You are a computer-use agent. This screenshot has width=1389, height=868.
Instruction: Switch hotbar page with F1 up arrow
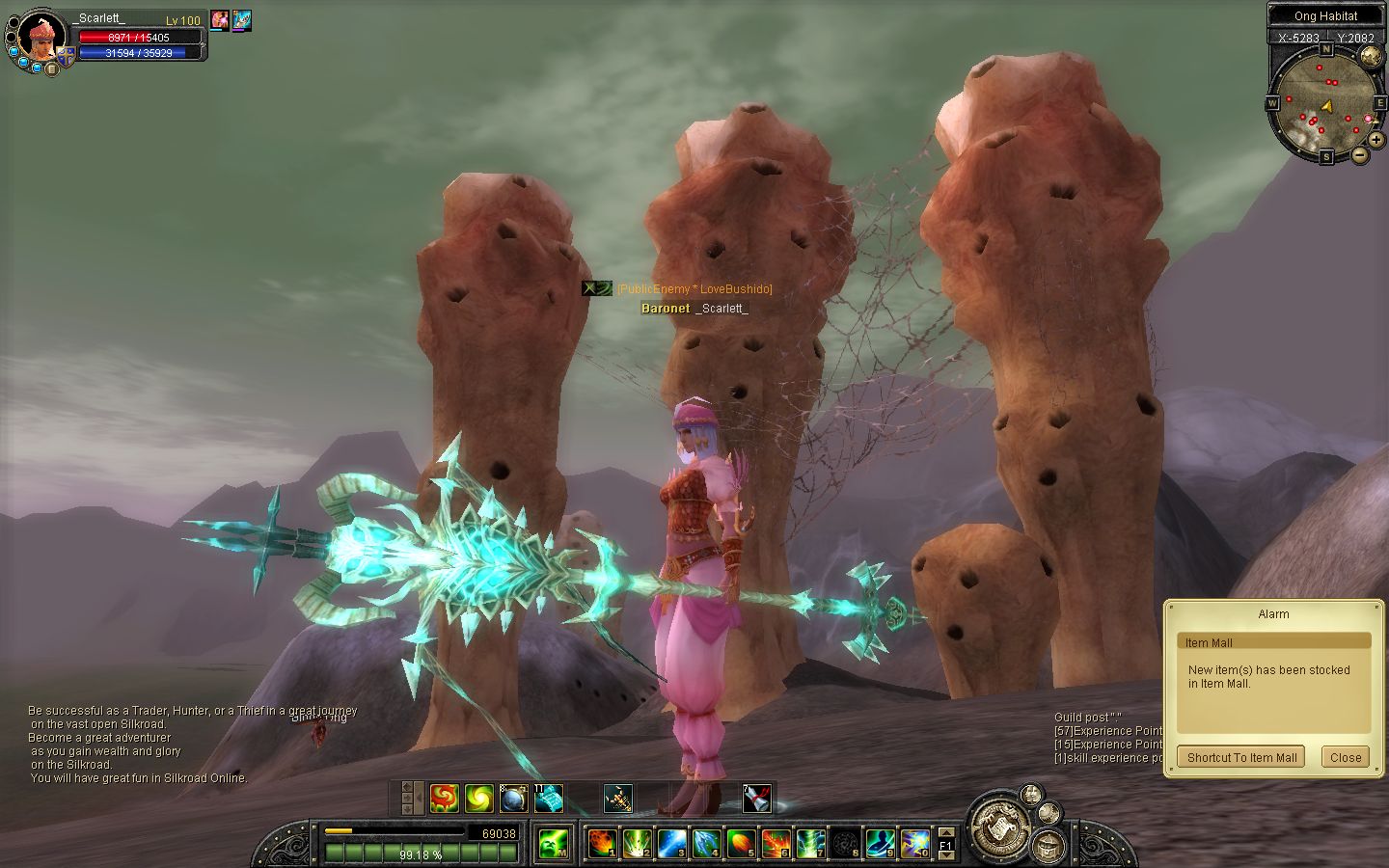point(946,832)
